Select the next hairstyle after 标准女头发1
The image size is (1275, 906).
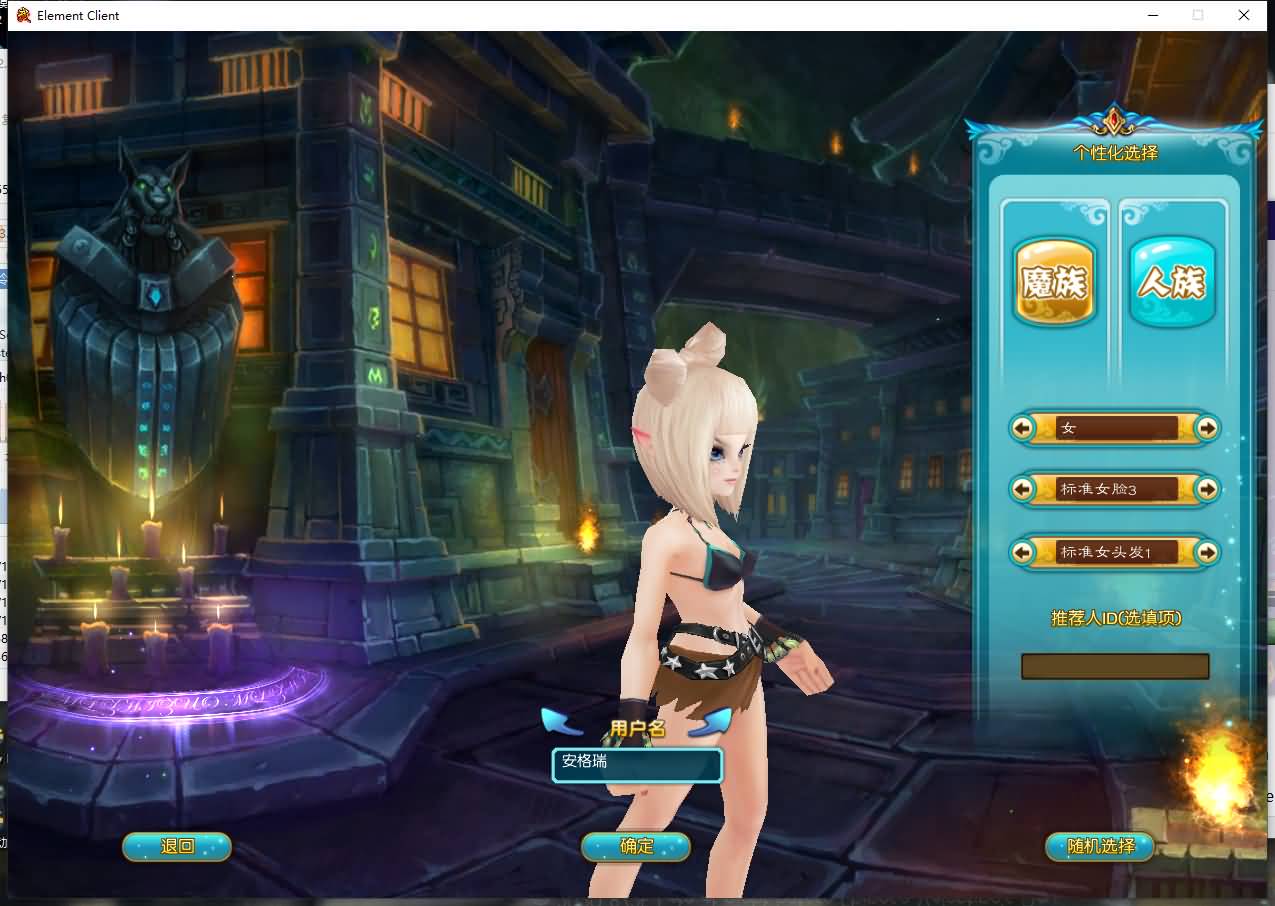1207,552
